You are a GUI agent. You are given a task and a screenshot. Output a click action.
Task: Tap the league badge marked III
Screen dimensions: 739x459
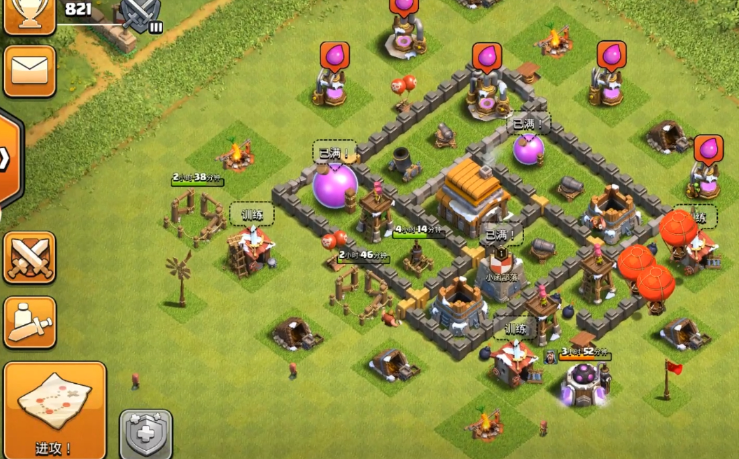[140, 14]
